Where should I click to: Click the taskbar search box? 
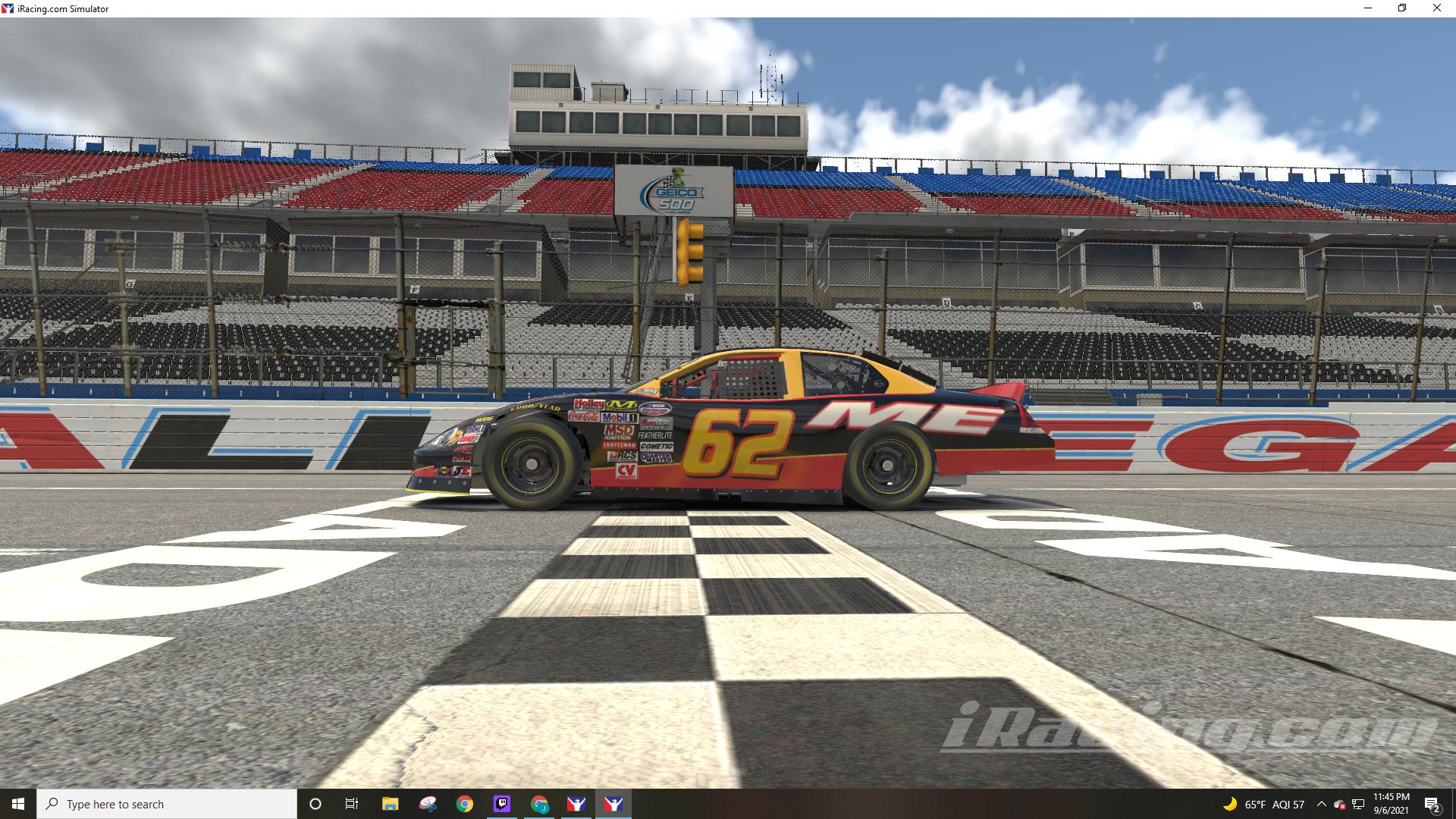(x=167, y=804)
